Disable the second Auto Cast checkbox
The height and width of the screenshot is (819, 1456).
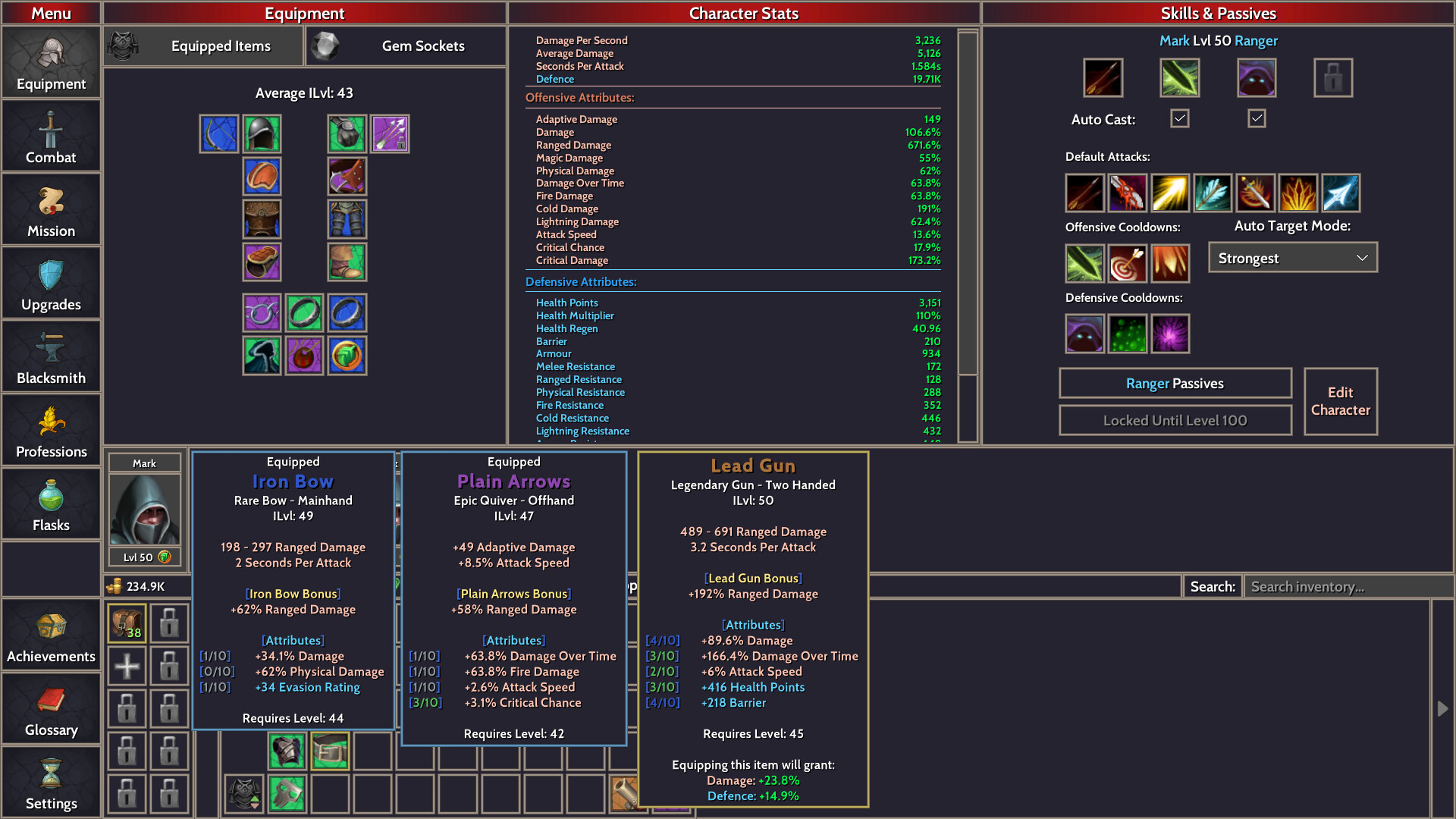(1256, 118)
